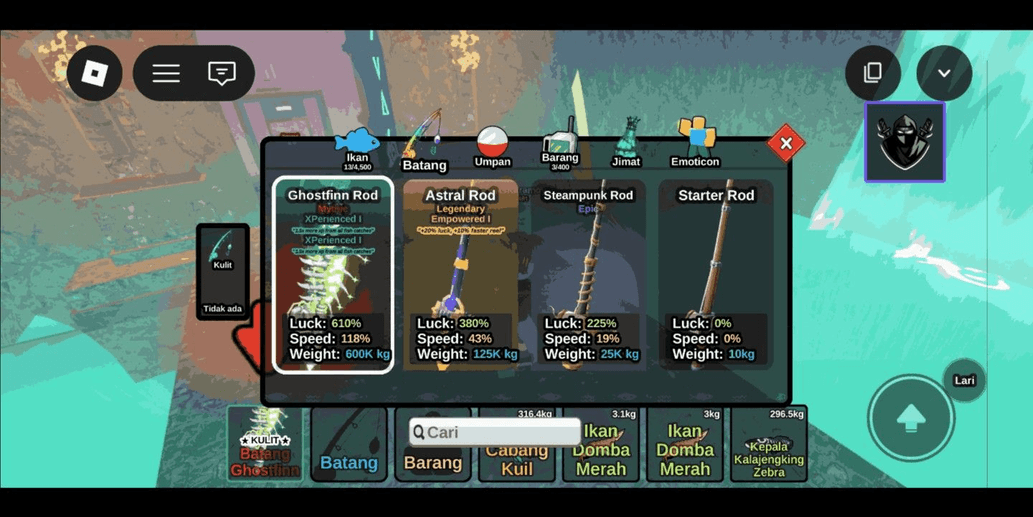This screenshot has width=1033, height=517.
Task: Open the Roblox chat window
Action: point(221,73)
